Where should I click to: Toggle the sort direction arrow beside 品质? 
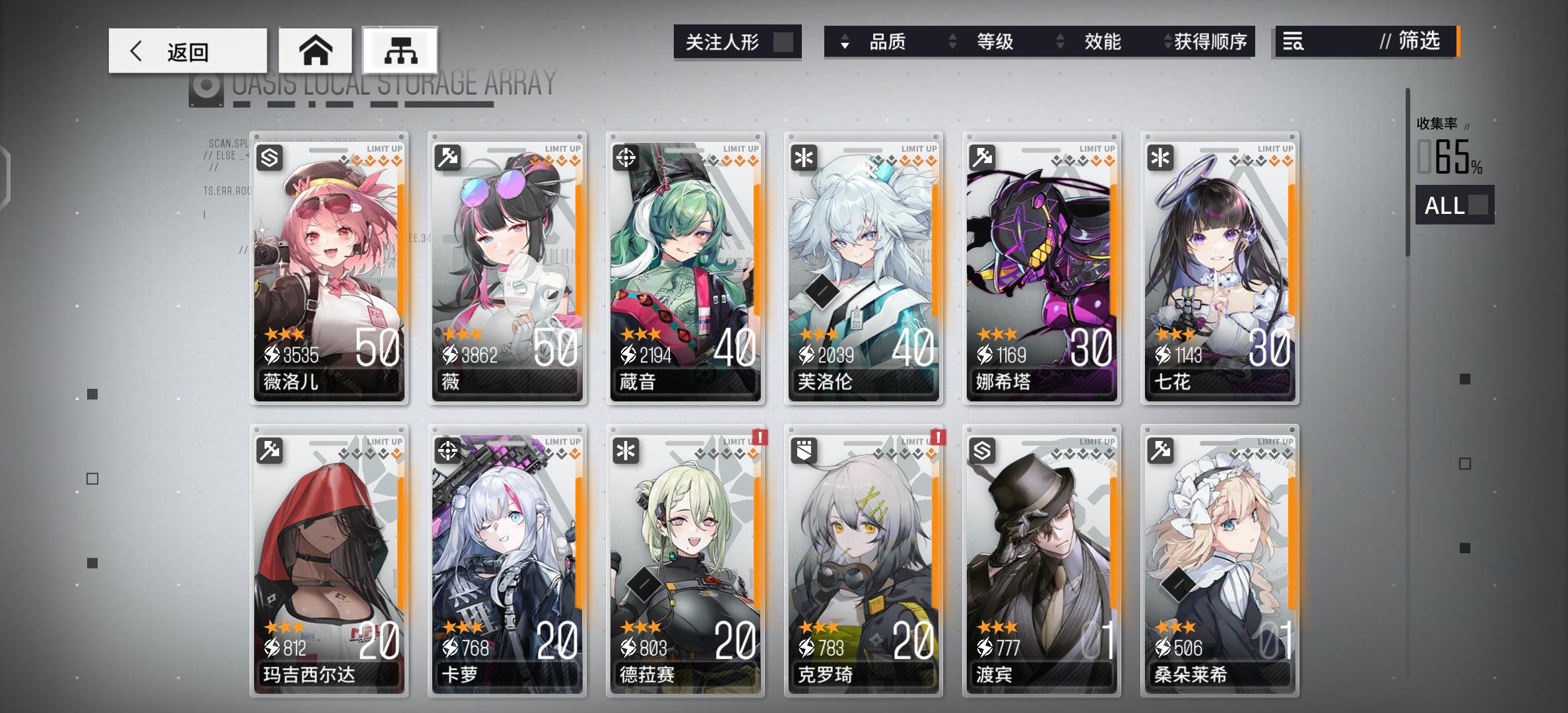(x=844, y=42)
